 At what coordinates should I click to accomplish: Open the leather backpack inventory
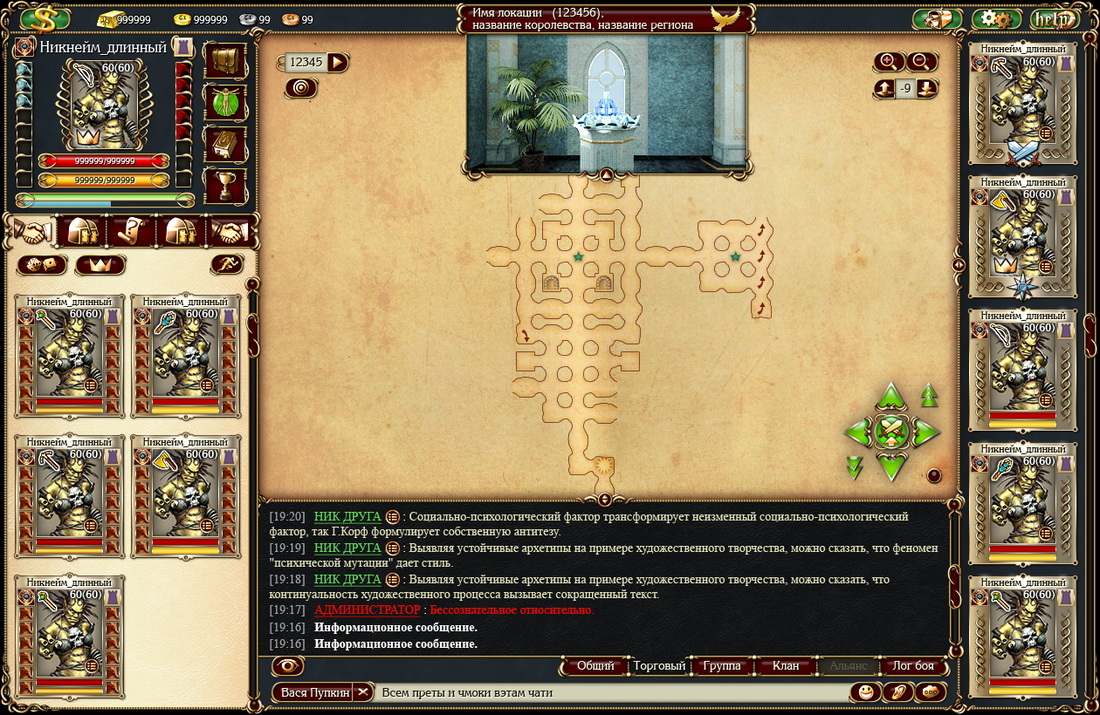click(x=225, y=60)
